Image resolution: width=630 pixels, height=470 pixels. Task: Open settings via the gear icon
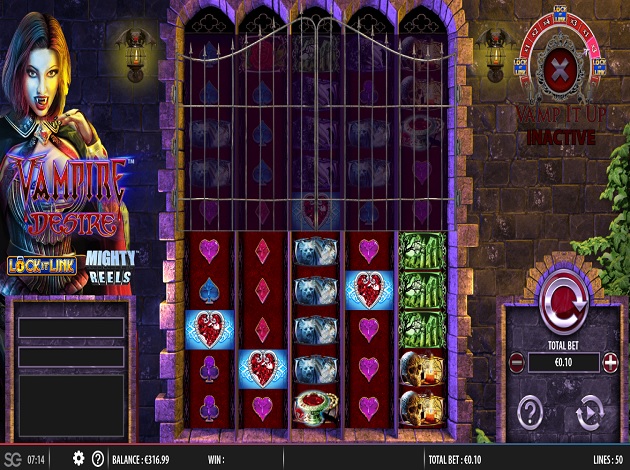pos(78,458)
